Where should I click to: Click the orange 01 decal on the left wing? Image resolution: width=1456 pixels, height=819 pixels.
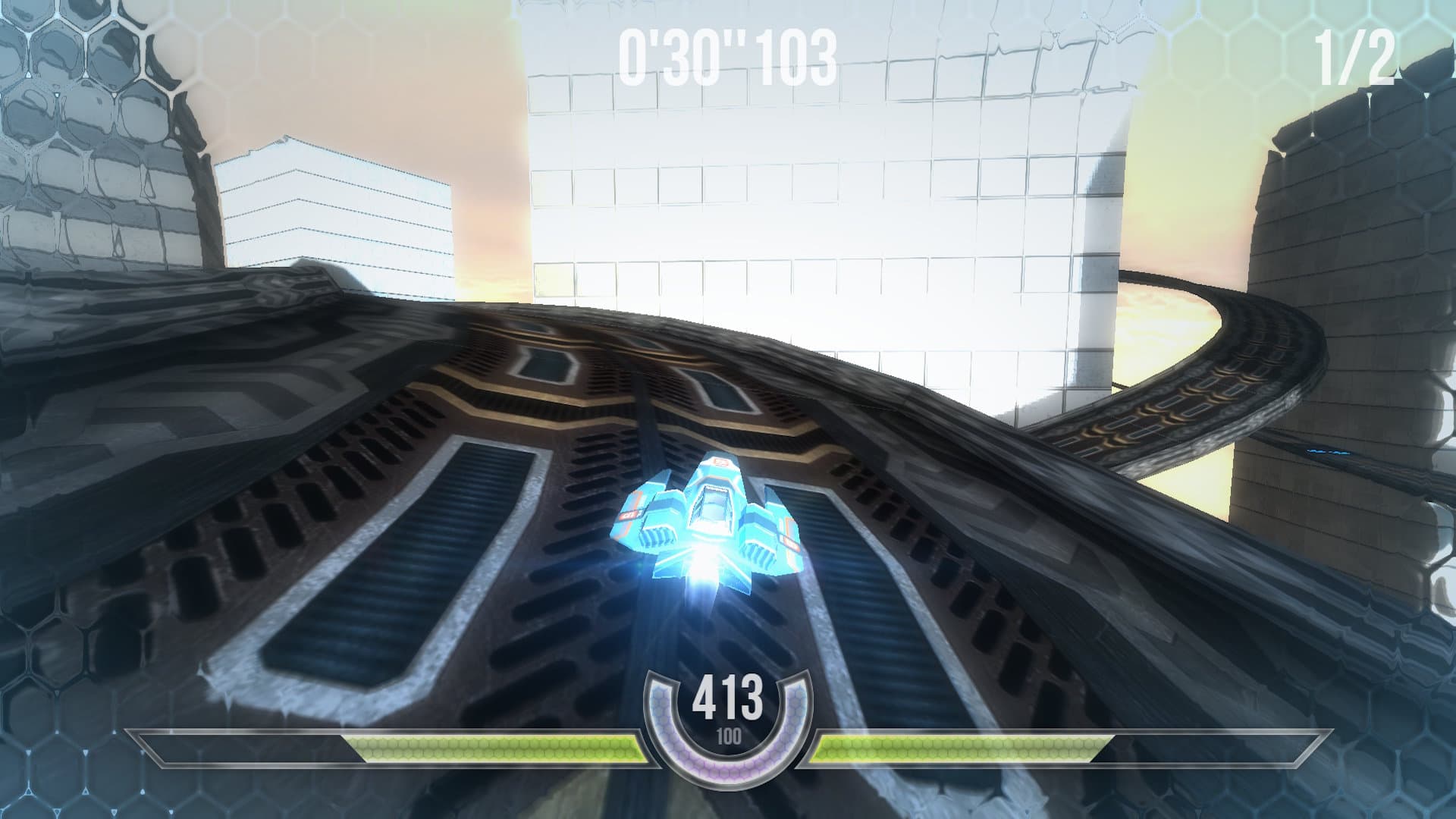coord(628,514)
